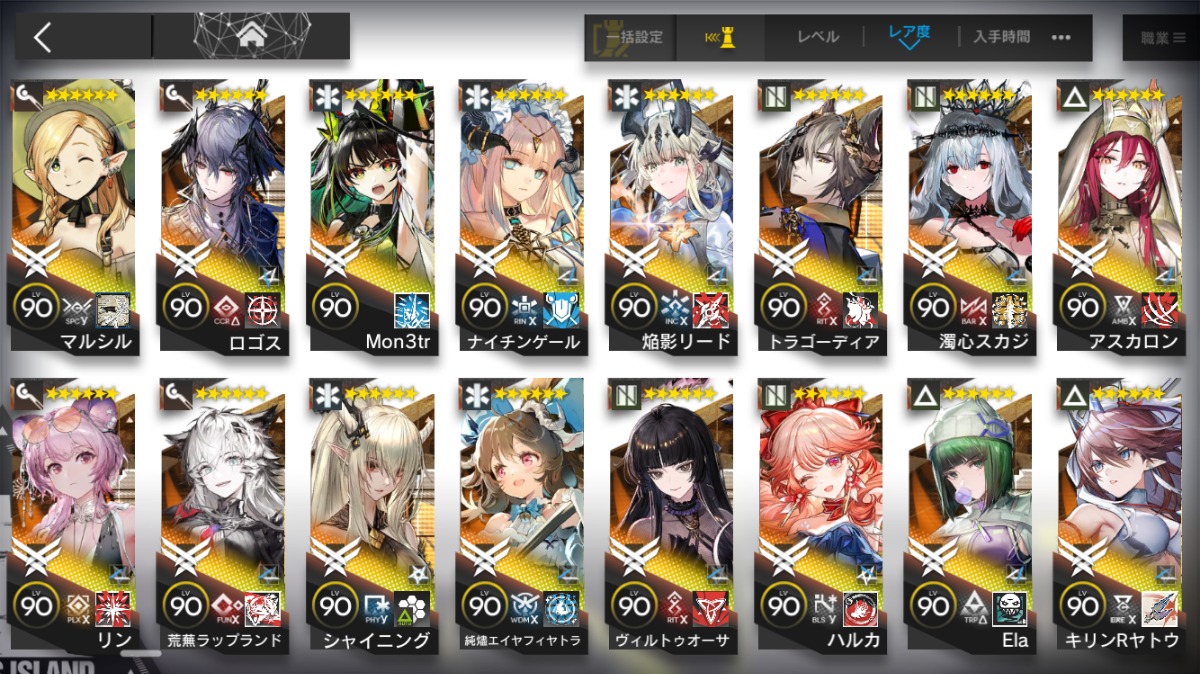Select operator card ロゴス
This screenshot has height=674, width=1200.
(223, 215)
